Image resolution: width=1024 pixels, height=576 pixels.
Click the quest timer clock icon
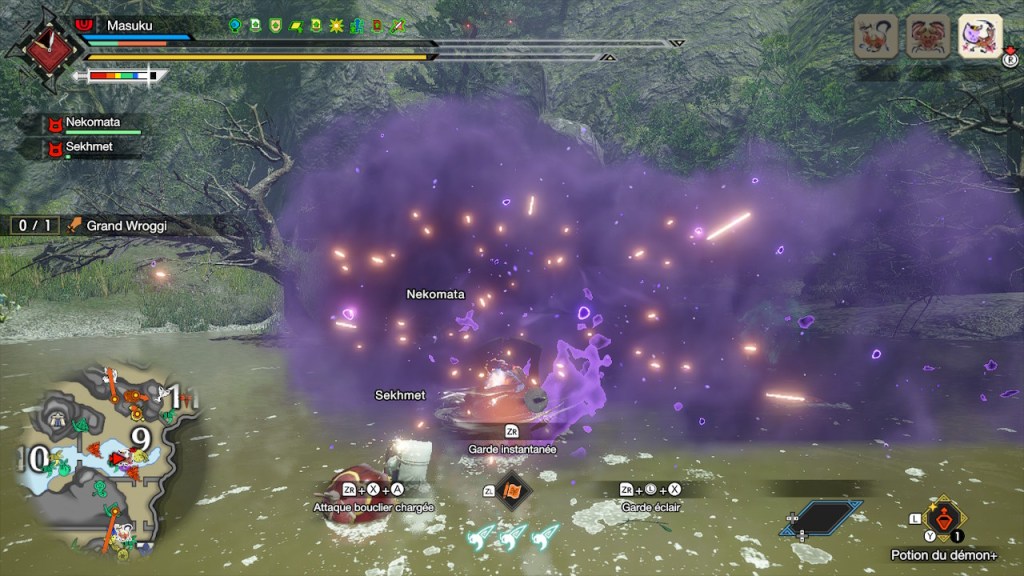pyautogui.click(x=42, y=47)
